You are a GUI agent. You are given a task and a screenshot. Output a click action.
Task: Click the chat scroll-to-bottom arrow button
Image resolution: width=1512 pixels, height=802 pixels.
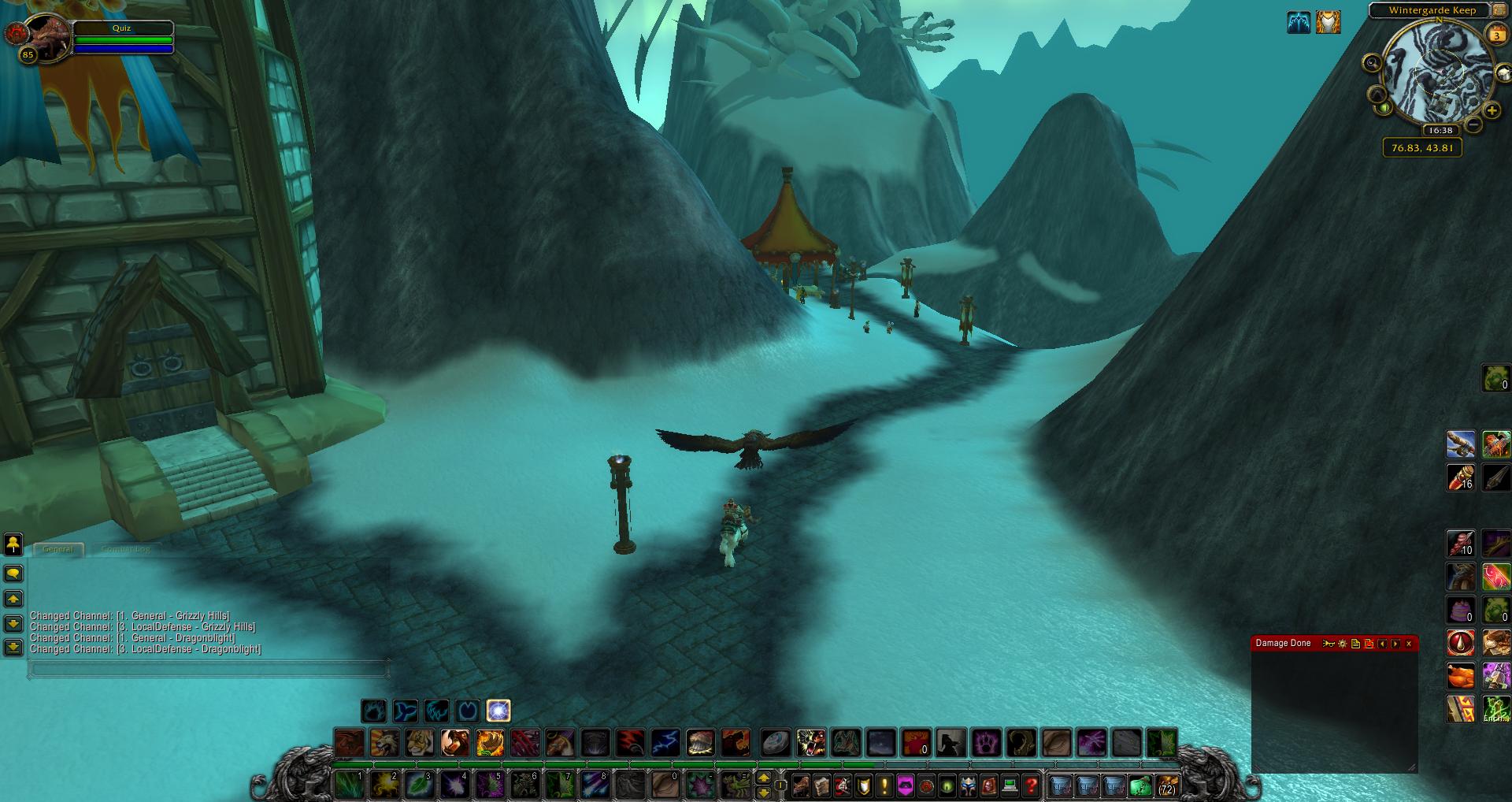tap(13, 648)
